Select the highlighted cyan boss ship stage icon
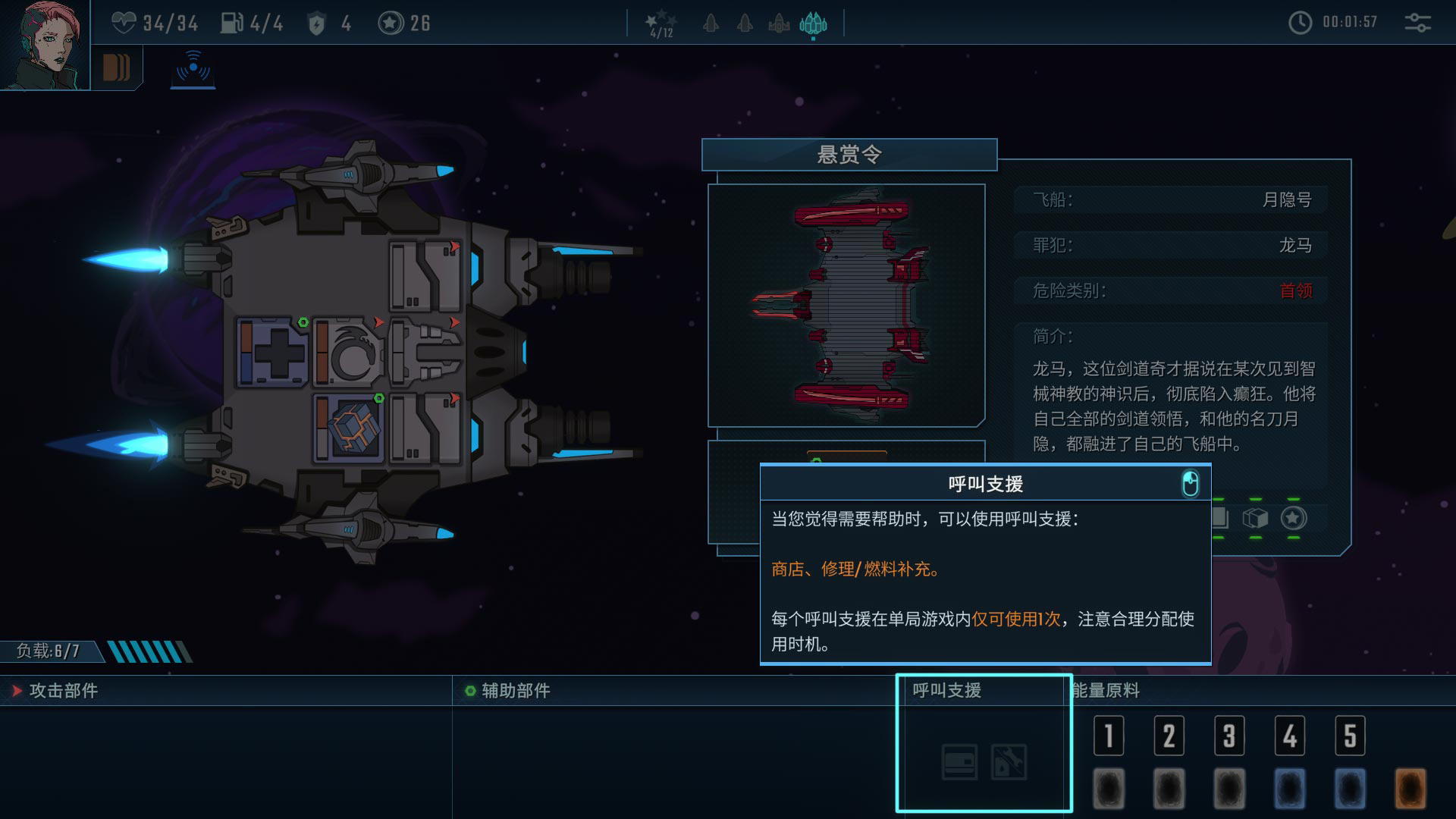Viewport: 1456px width, 819px height. click(813, 24)
